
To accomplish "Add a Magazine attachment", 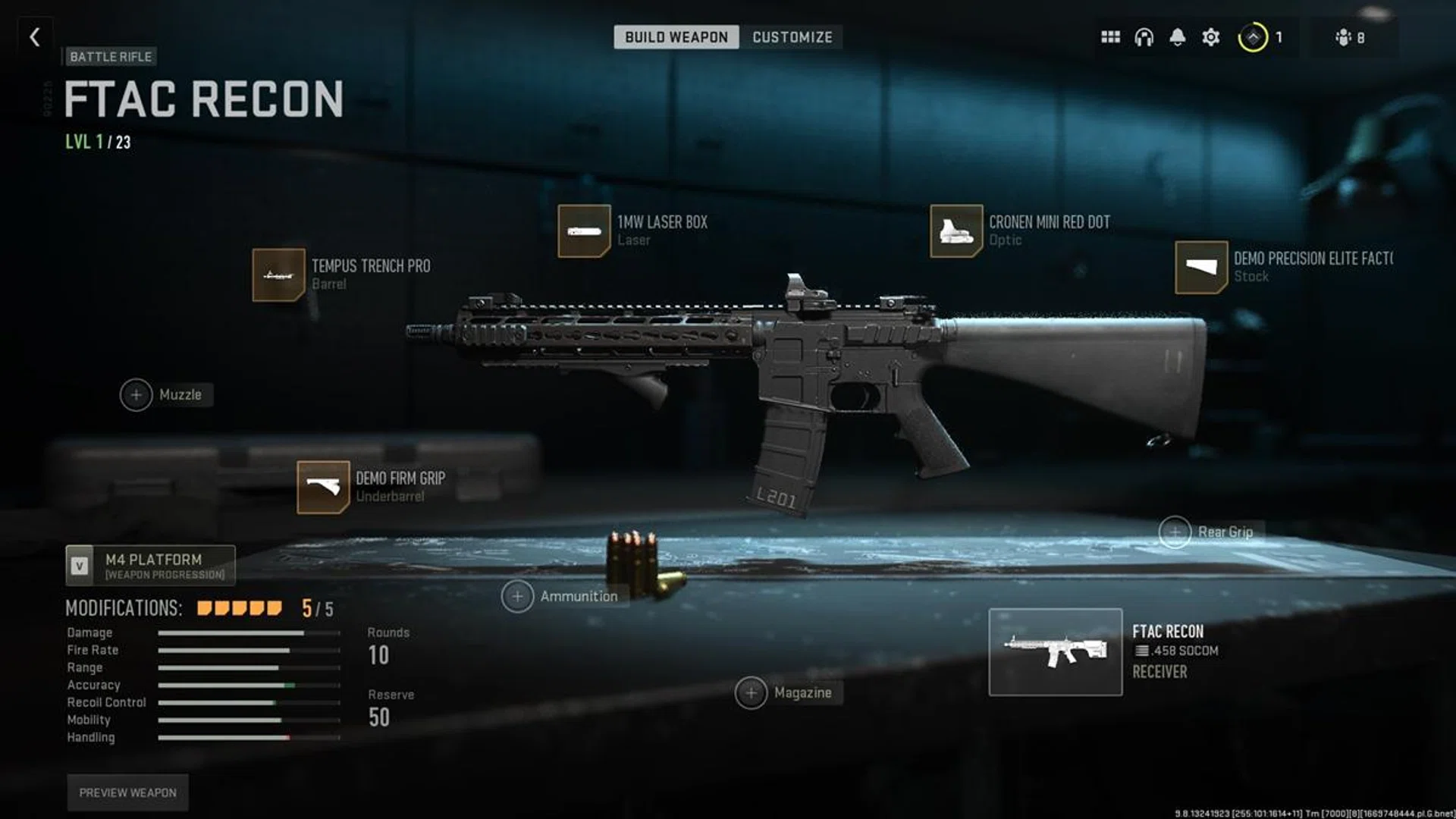I will (751, 693).
